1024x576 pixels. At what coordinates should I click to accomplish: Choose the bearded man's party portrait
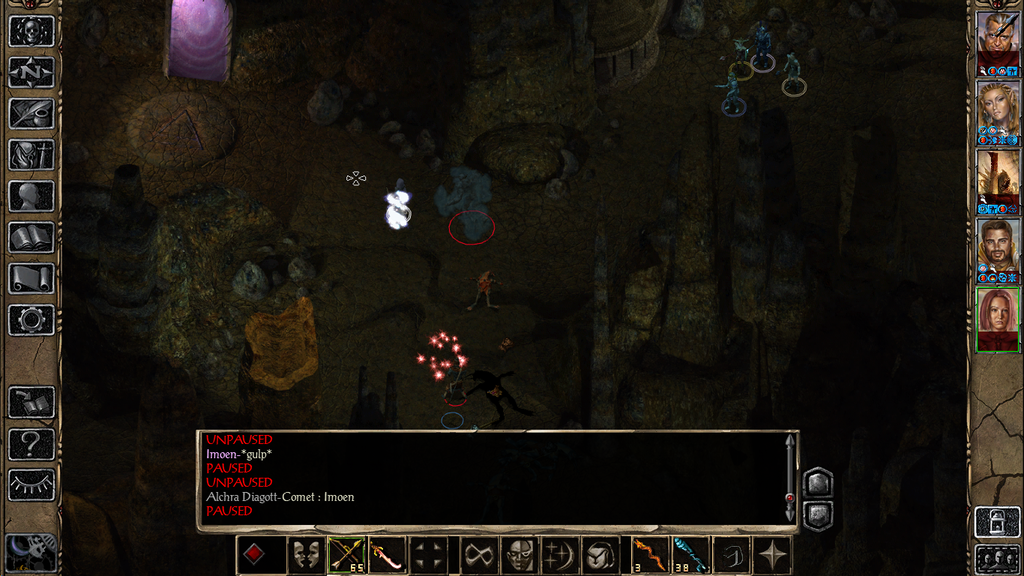(998, 246)
